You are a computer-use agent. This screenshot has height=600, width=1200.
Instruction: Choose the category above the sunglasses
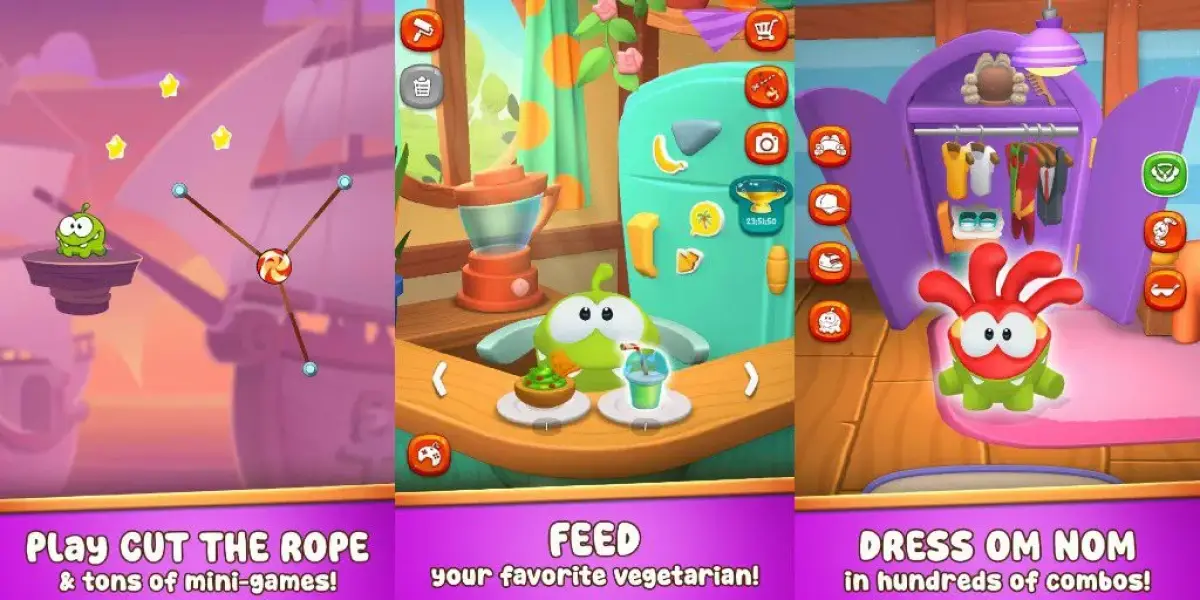click(x=1164, y=232)
